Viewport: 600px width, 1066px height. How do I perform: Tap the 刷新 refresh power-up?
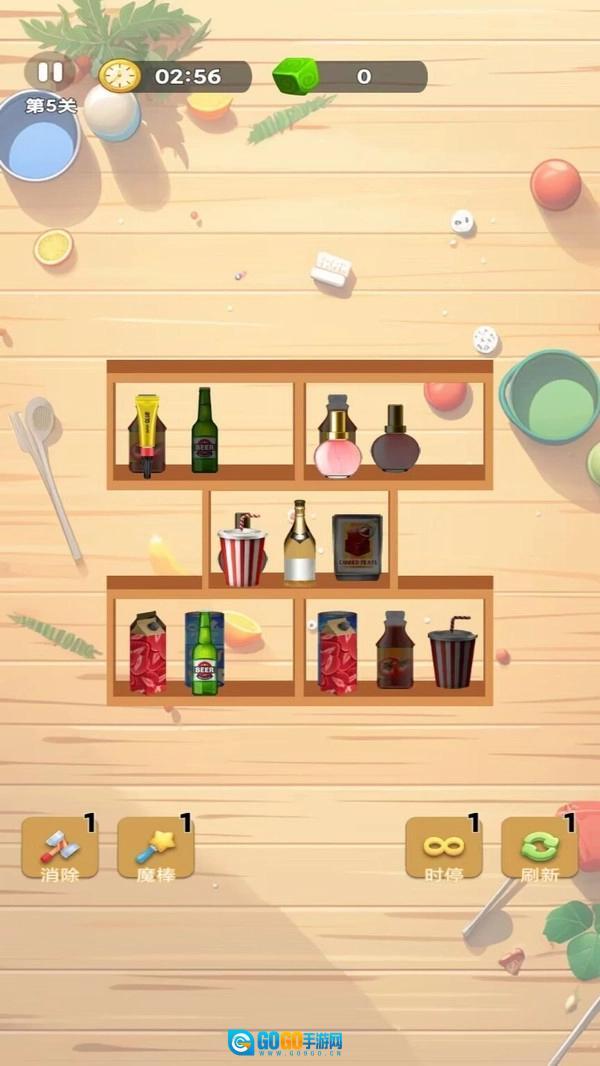[539, 848]
